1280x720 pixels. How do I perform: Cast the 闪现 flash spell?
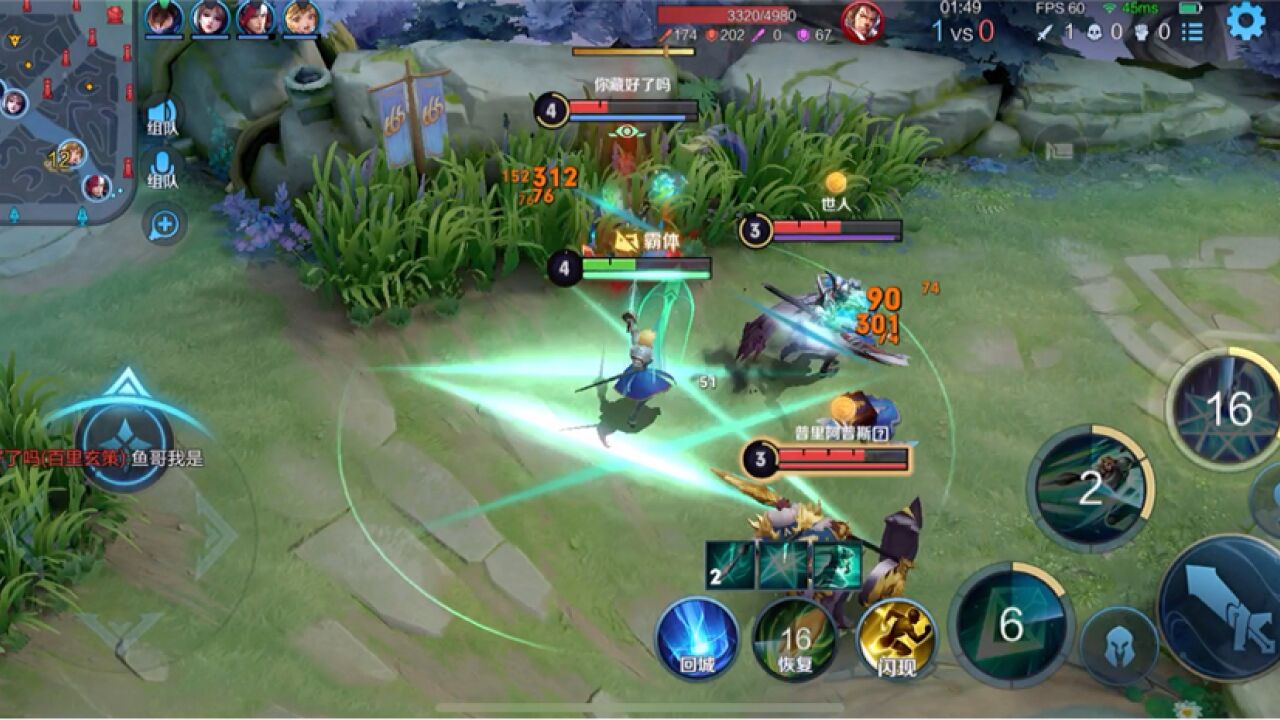coord(896,638)
